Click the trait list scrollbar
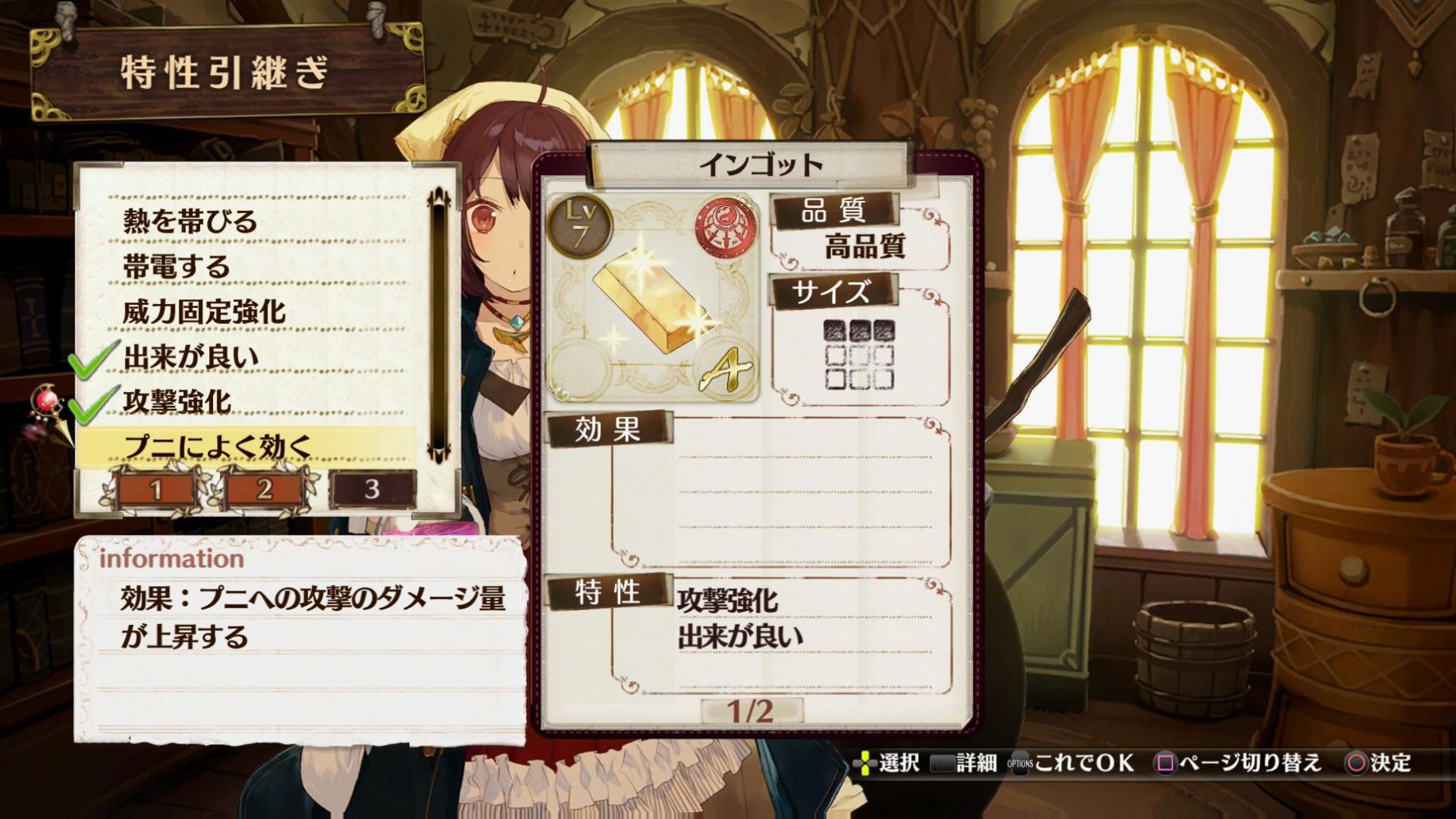 click(439, 326)
